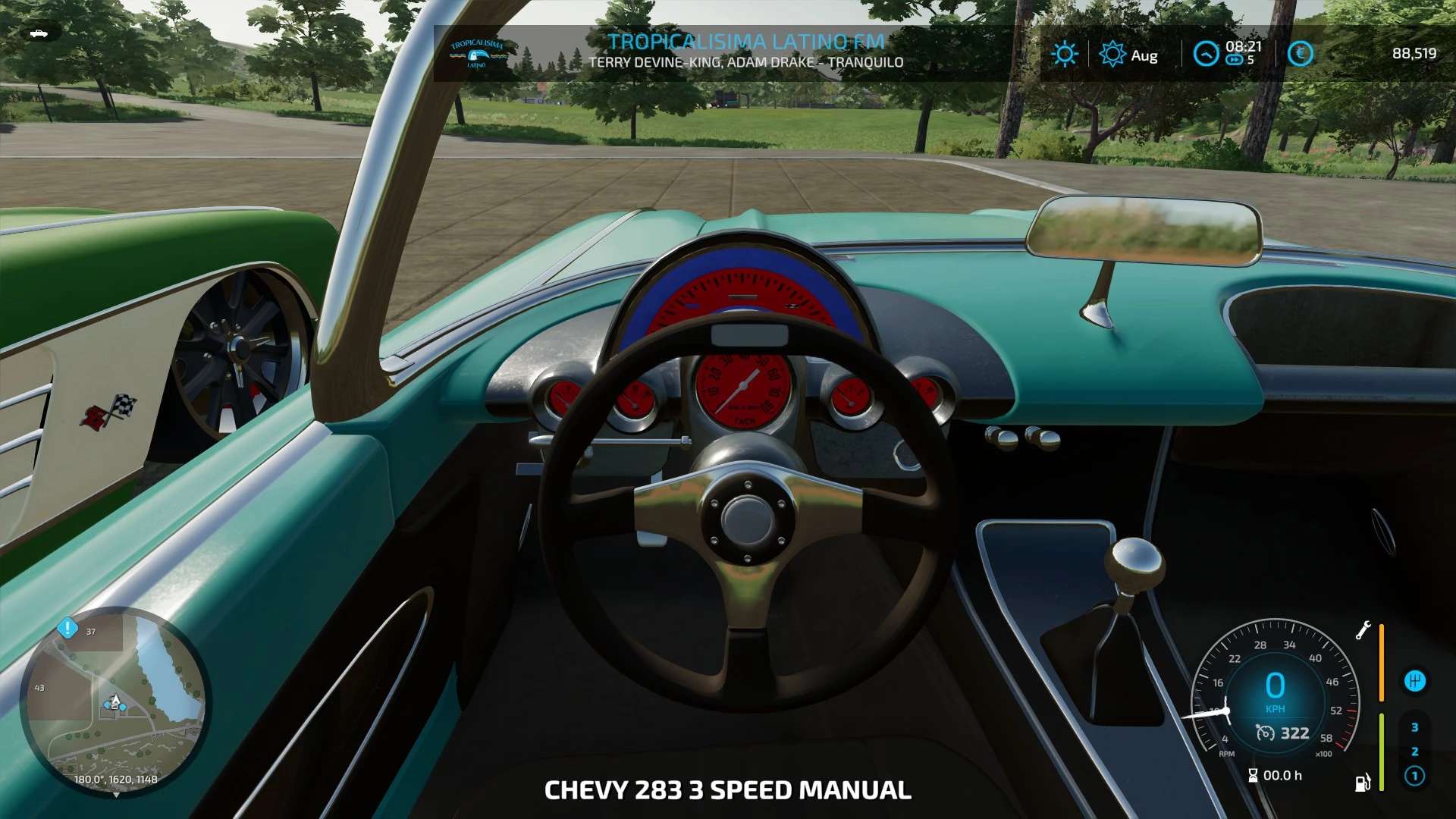Image resolution: width=1456 pixels, height=819 pixels.
Task: Select gear 3 in the gear list
Action: [x=1414, y=727]
